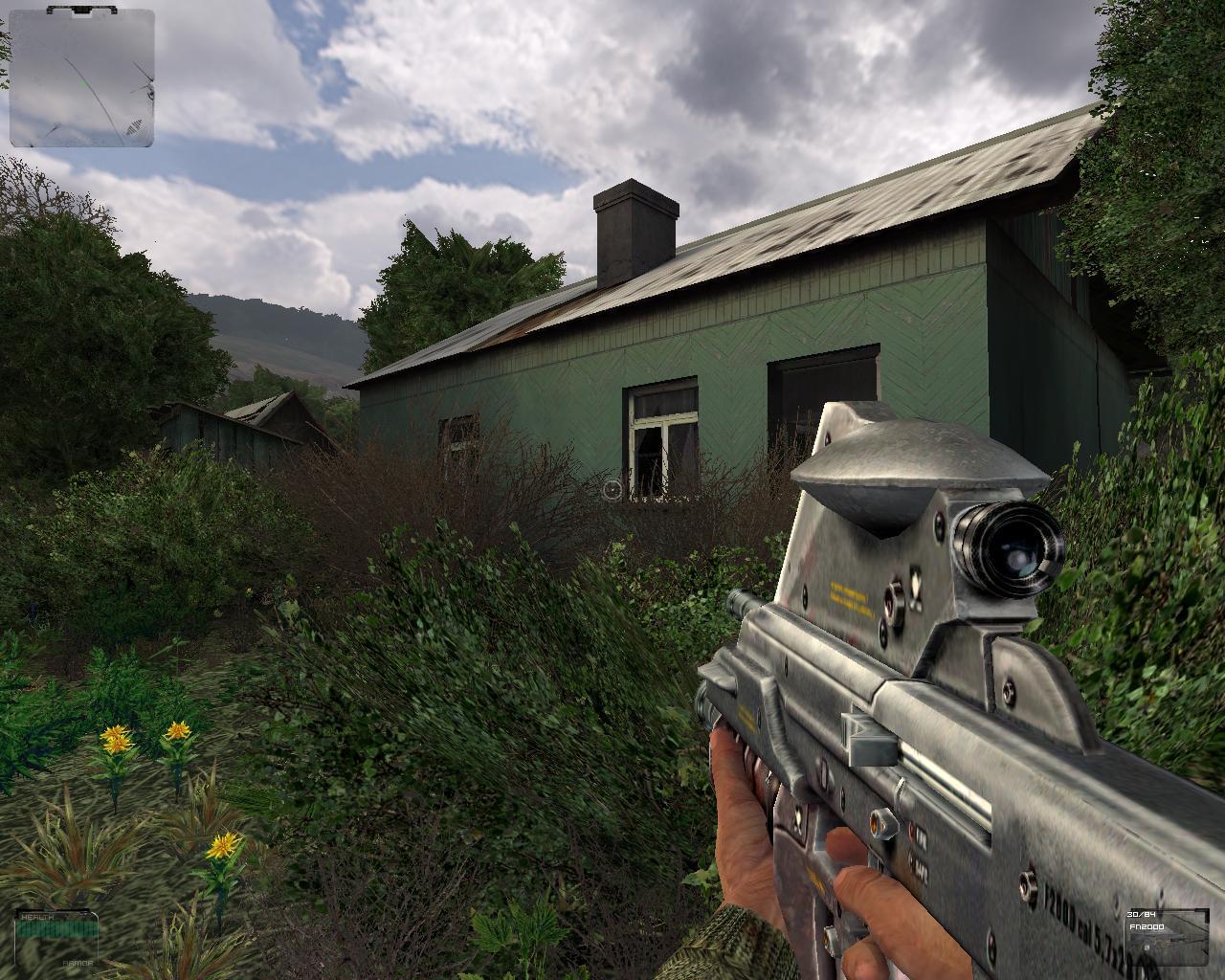Image resolution: width=1225 pixels, height=980 pixels.
Task: Click the minimap panel
Action: click(x=81, y=78)
